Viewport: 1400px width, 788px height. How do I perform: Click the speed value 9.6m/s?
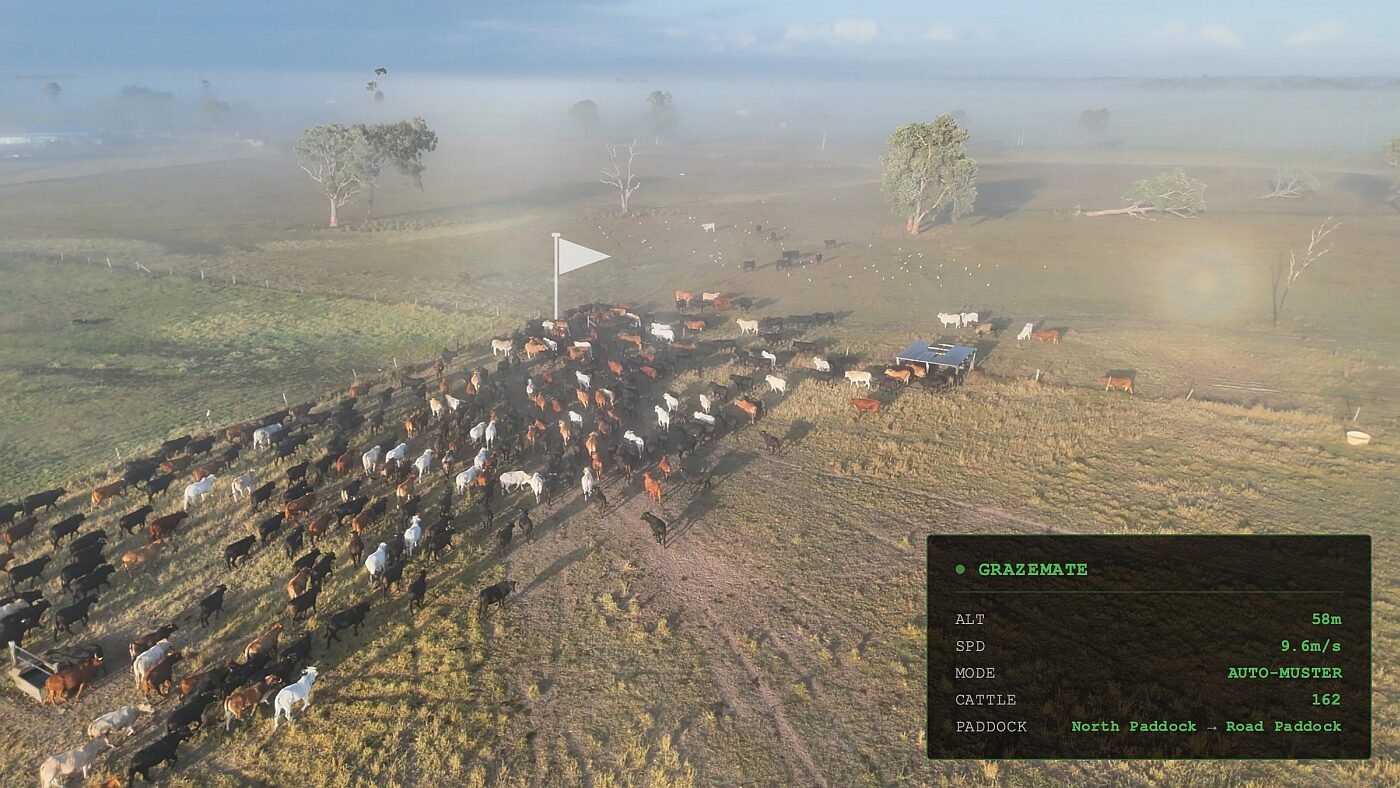click(1312, 646)
